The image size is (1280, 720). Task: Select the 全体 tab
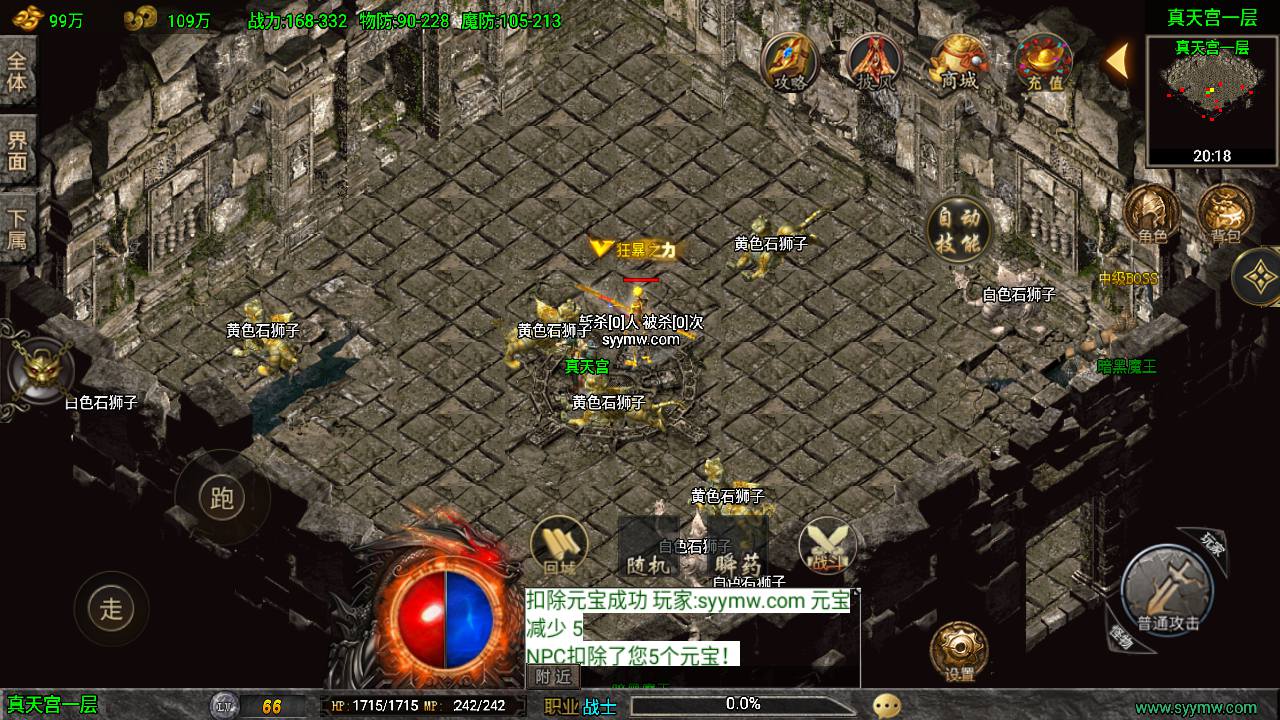tap(17, 71)
